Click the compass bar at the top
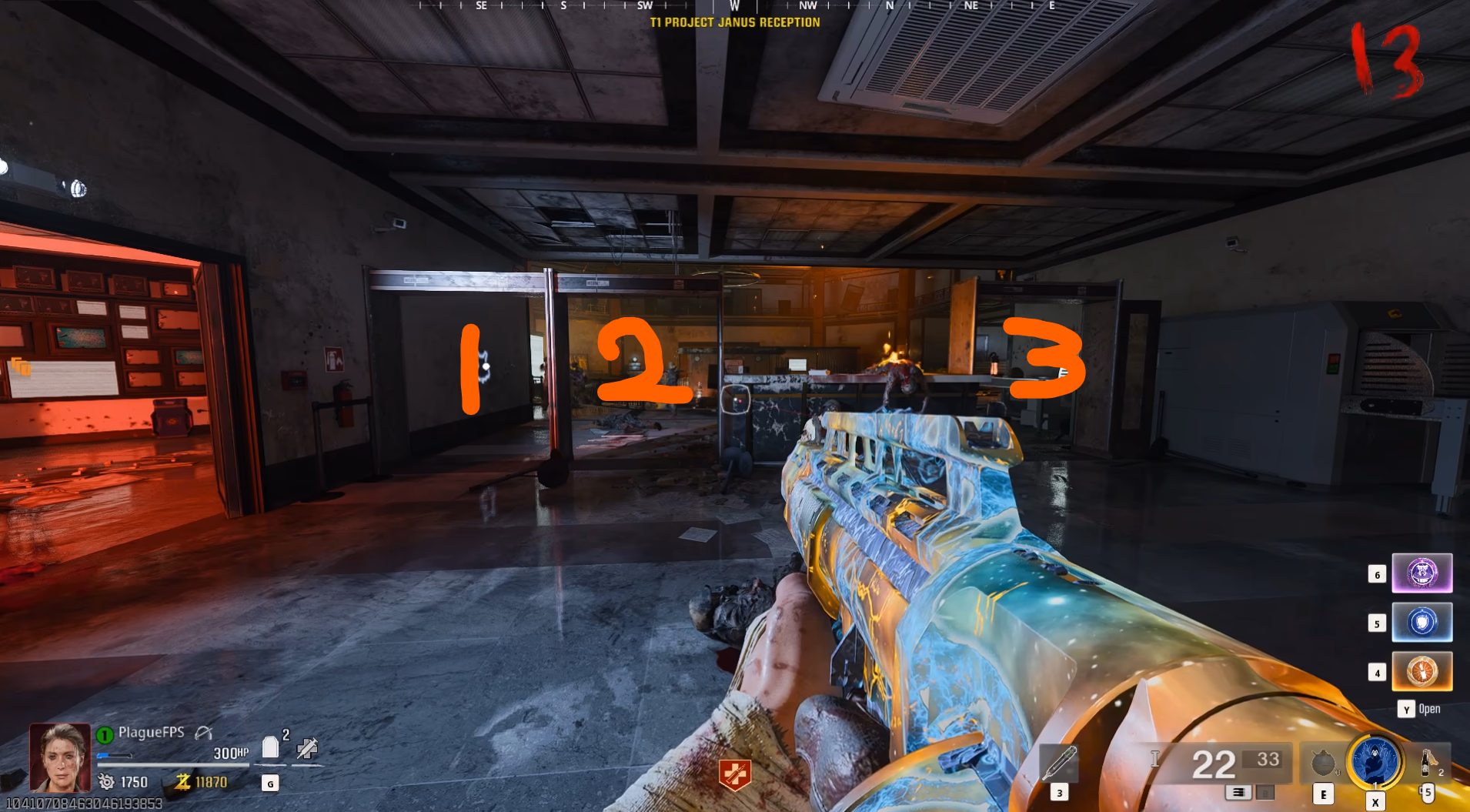Screen dimensions: 1470x812 (x=735, y=6)
